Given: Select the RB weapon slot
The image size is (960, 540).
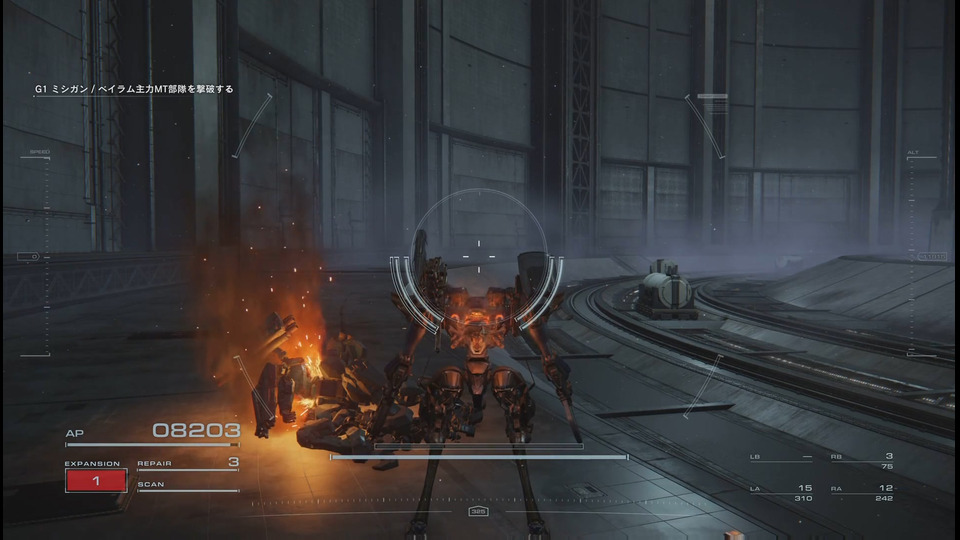Looking at the screenshot, I should click(862, 461).
